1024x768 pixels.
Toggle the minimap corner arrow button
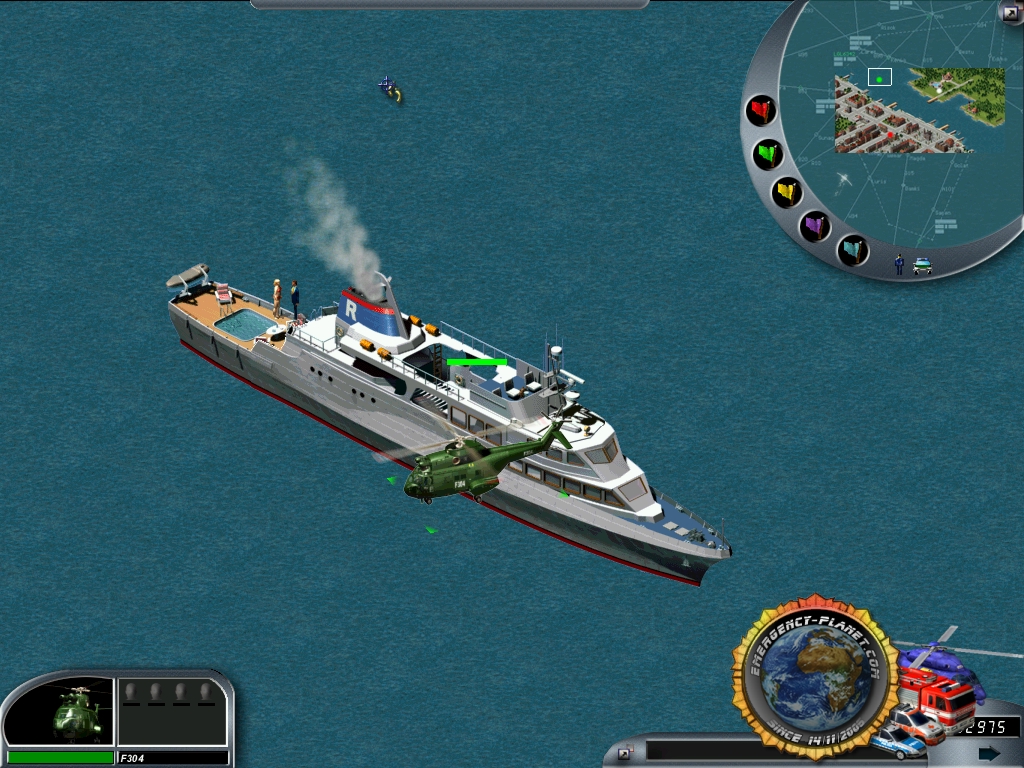(1009, 12)
